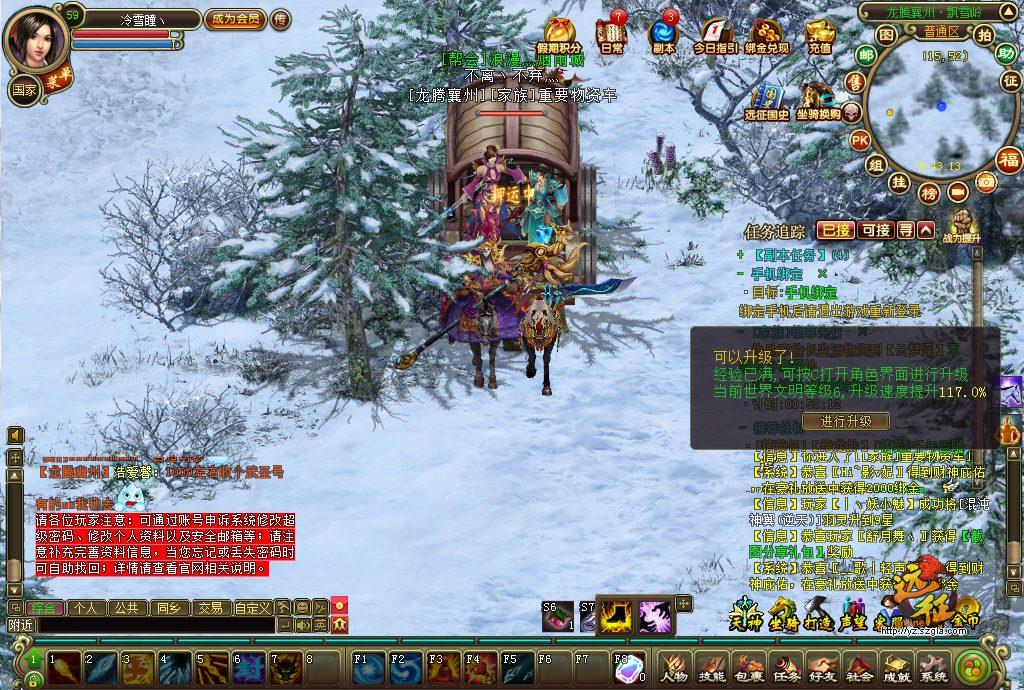Open the 日常 daily activities icon
Viewport: 1024px width, 690px height.
(611, 34)
